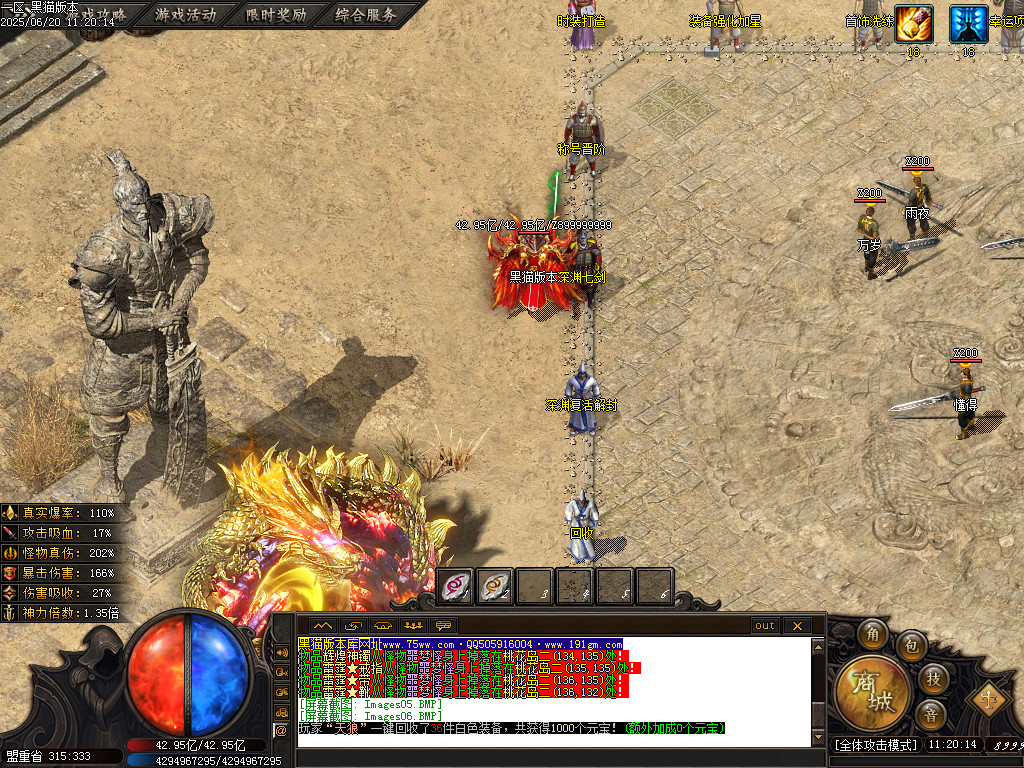
Task: Open the 综合服务 menu
Action: click(x=366, y=15)
